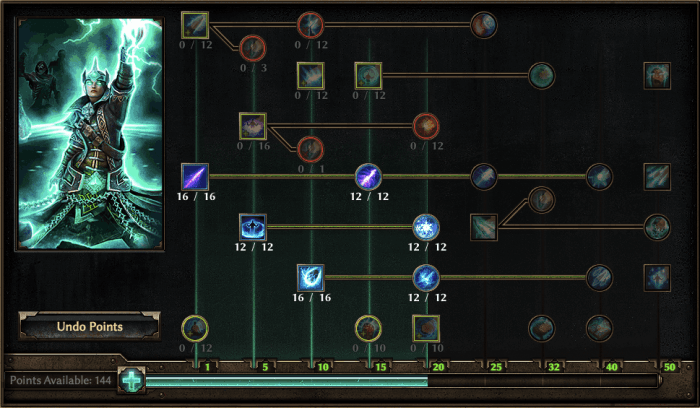Select the blue swirl square skill at 16/16
700x408 pixels.
click(311, 277)
